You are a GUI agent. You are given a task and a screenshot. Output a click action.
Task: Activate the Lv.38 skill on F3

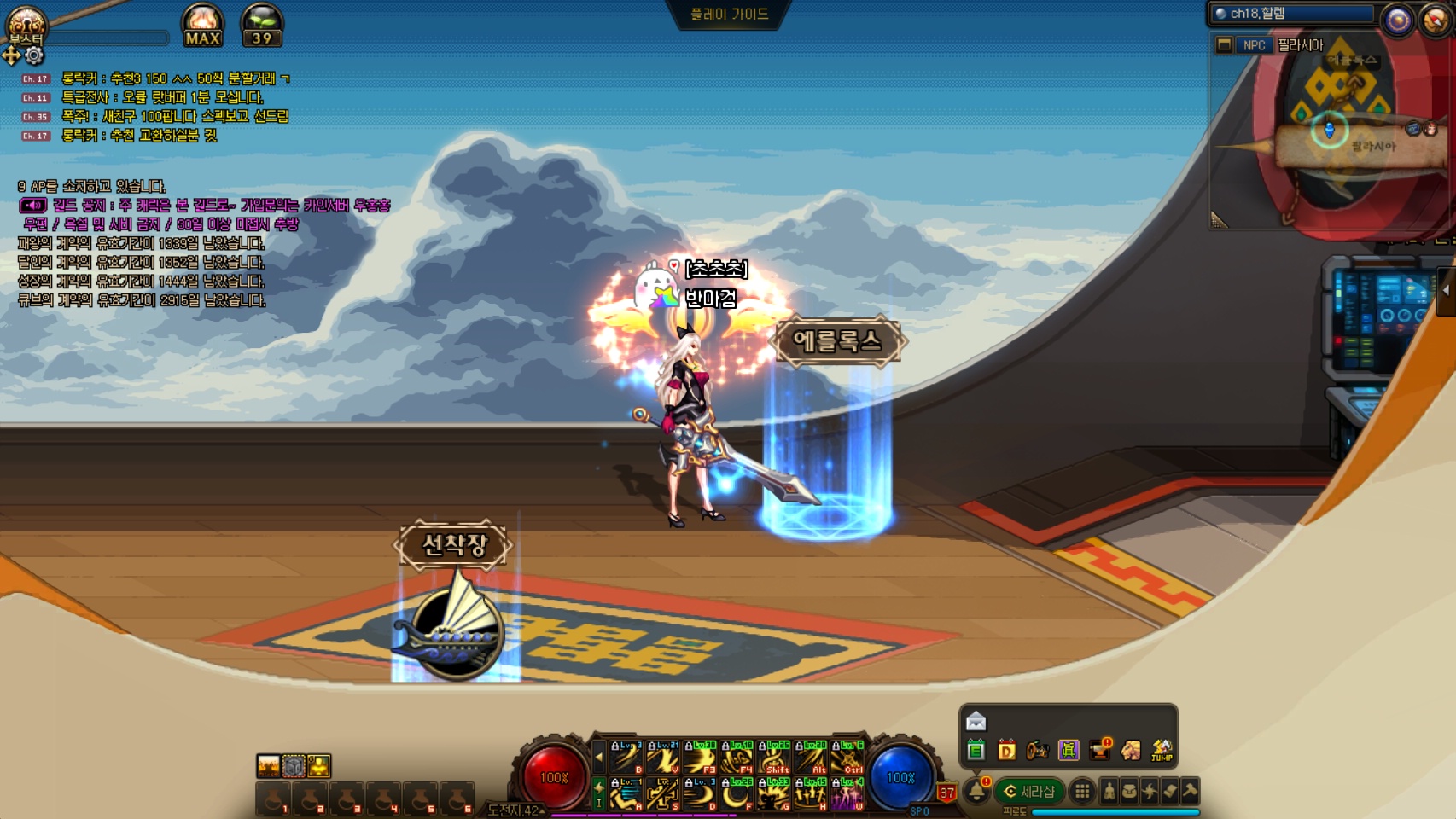point(700,758)
